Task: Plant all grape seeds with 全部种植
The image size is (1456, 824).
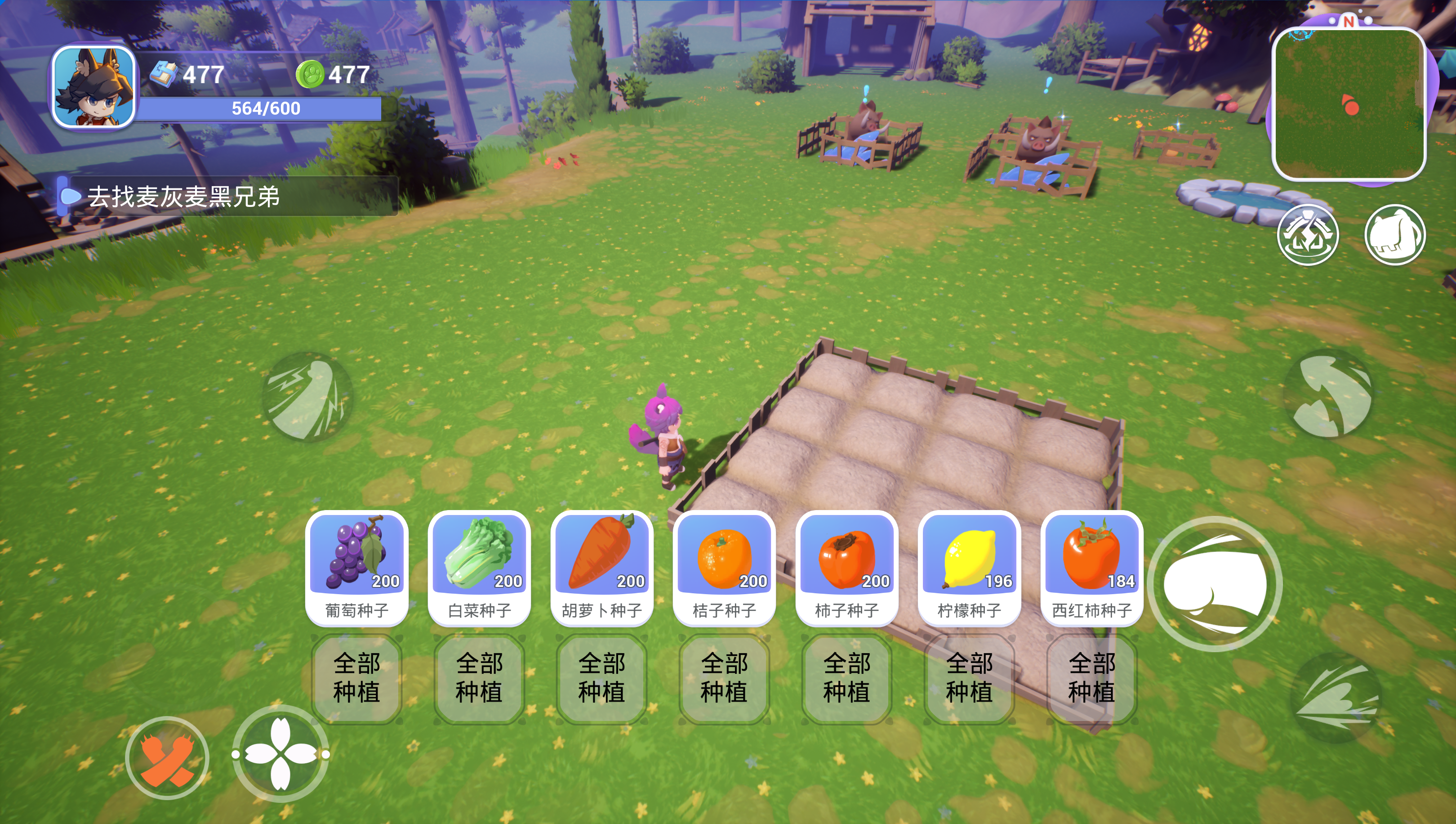Action: pos(356,678)
